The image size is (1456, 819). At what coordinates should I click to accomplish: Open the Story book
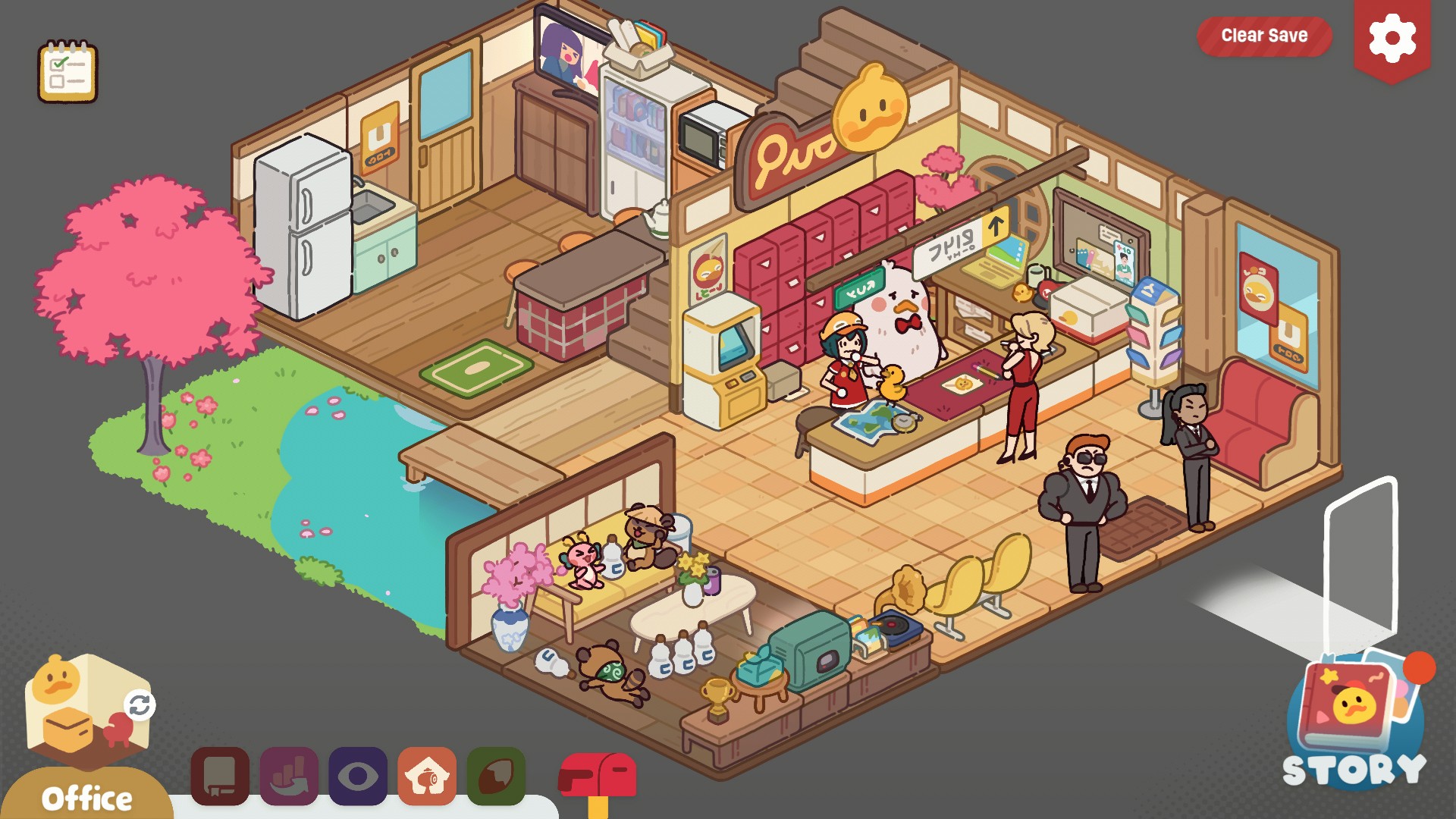[x=1354, y=720]
